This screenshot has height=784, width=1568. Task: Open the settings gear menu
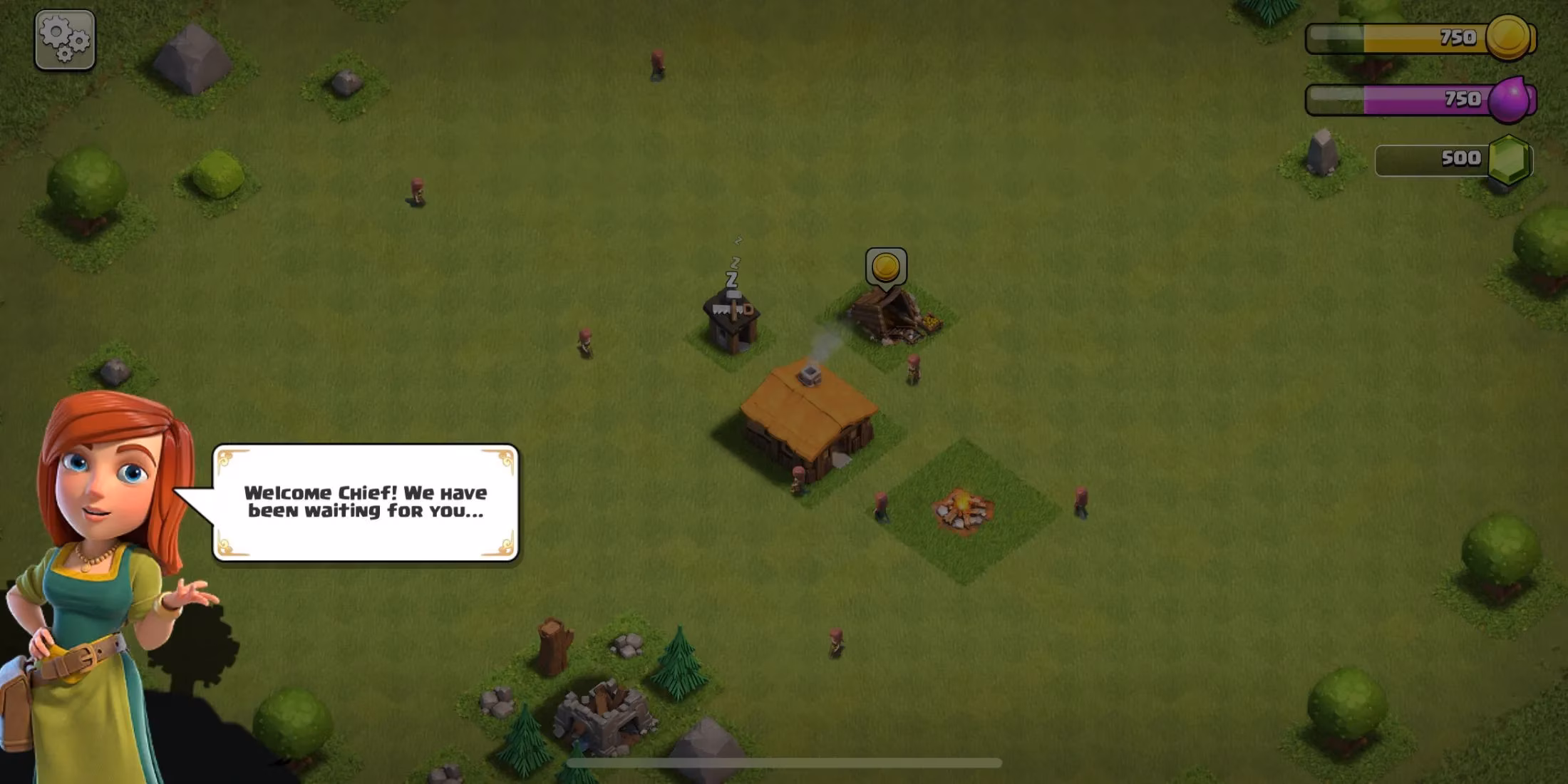63,39
